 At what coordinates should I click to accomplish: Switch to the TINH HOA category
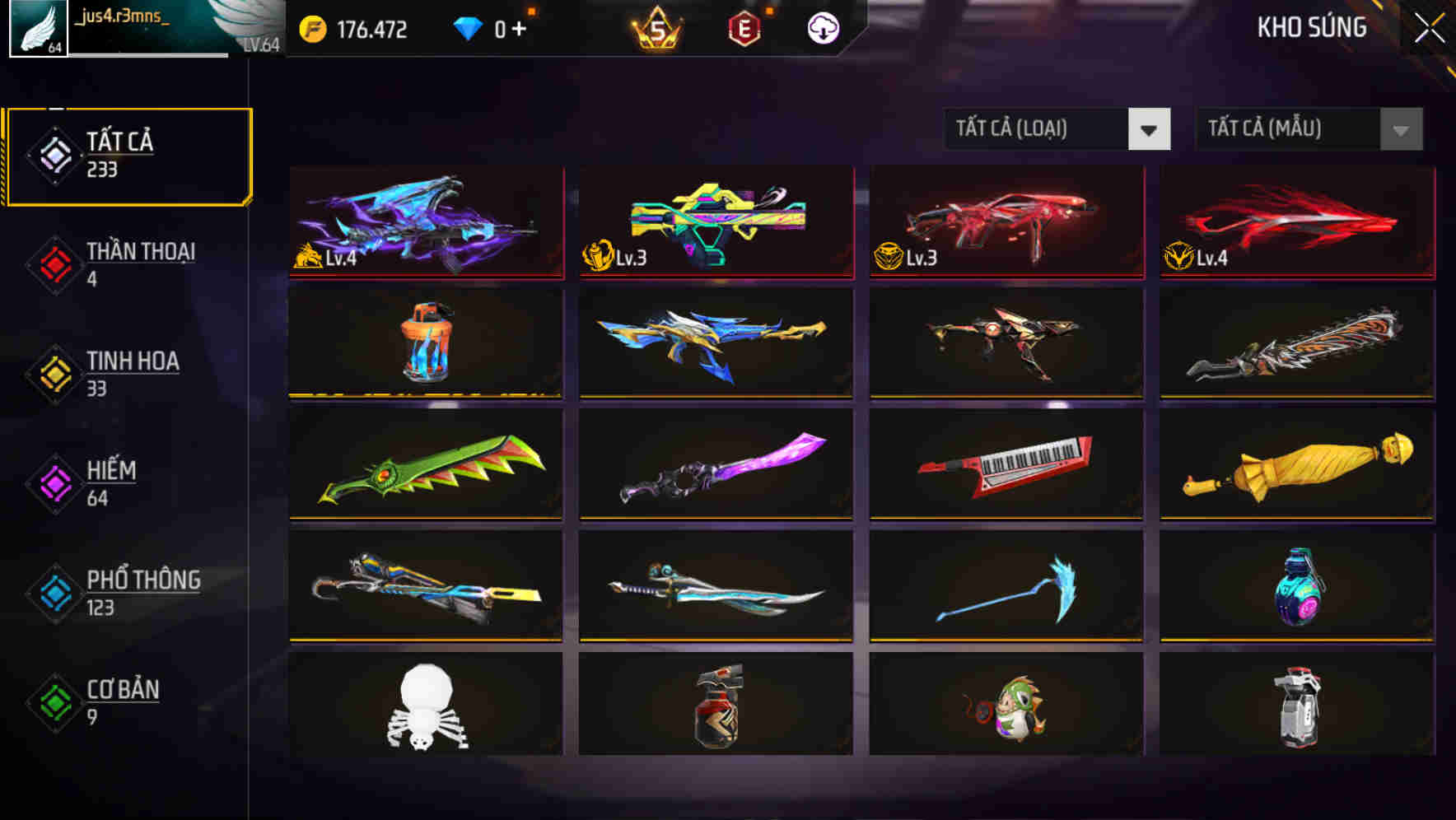click(x=132, y=371)
